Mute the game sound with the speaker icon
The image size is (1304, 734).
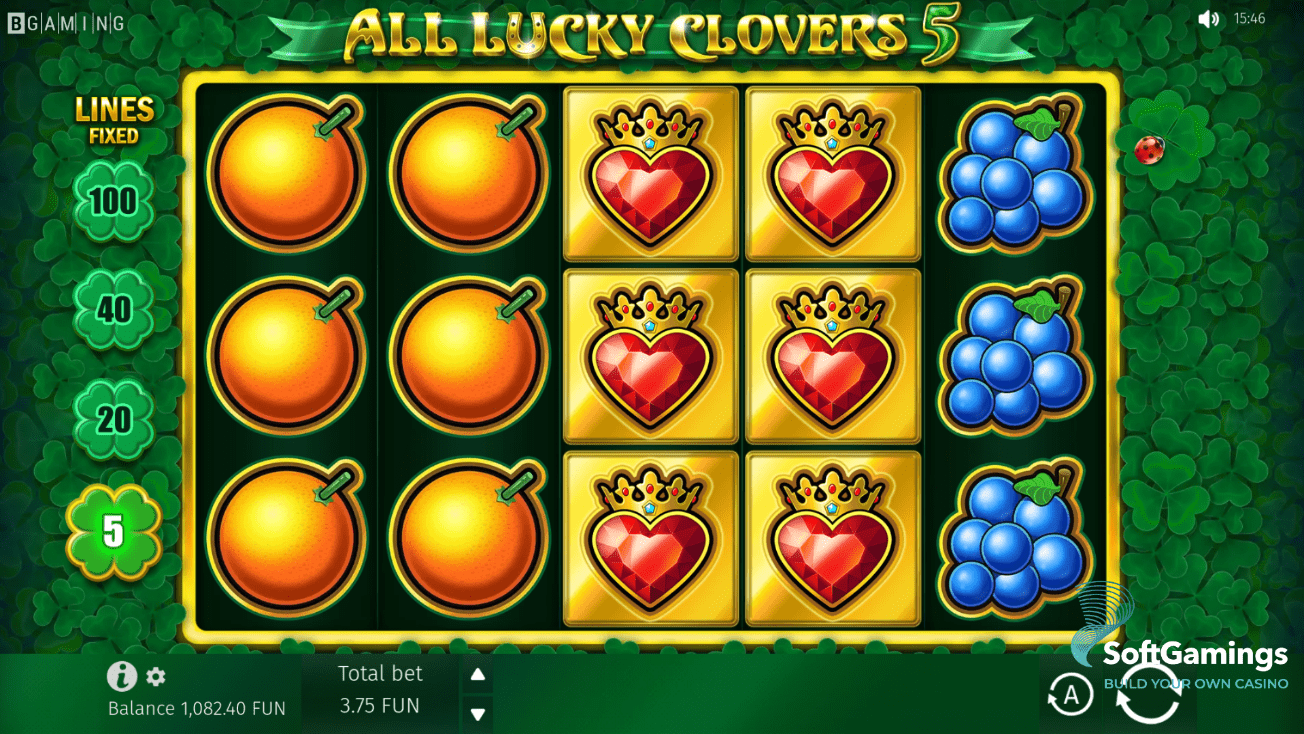1210,17
